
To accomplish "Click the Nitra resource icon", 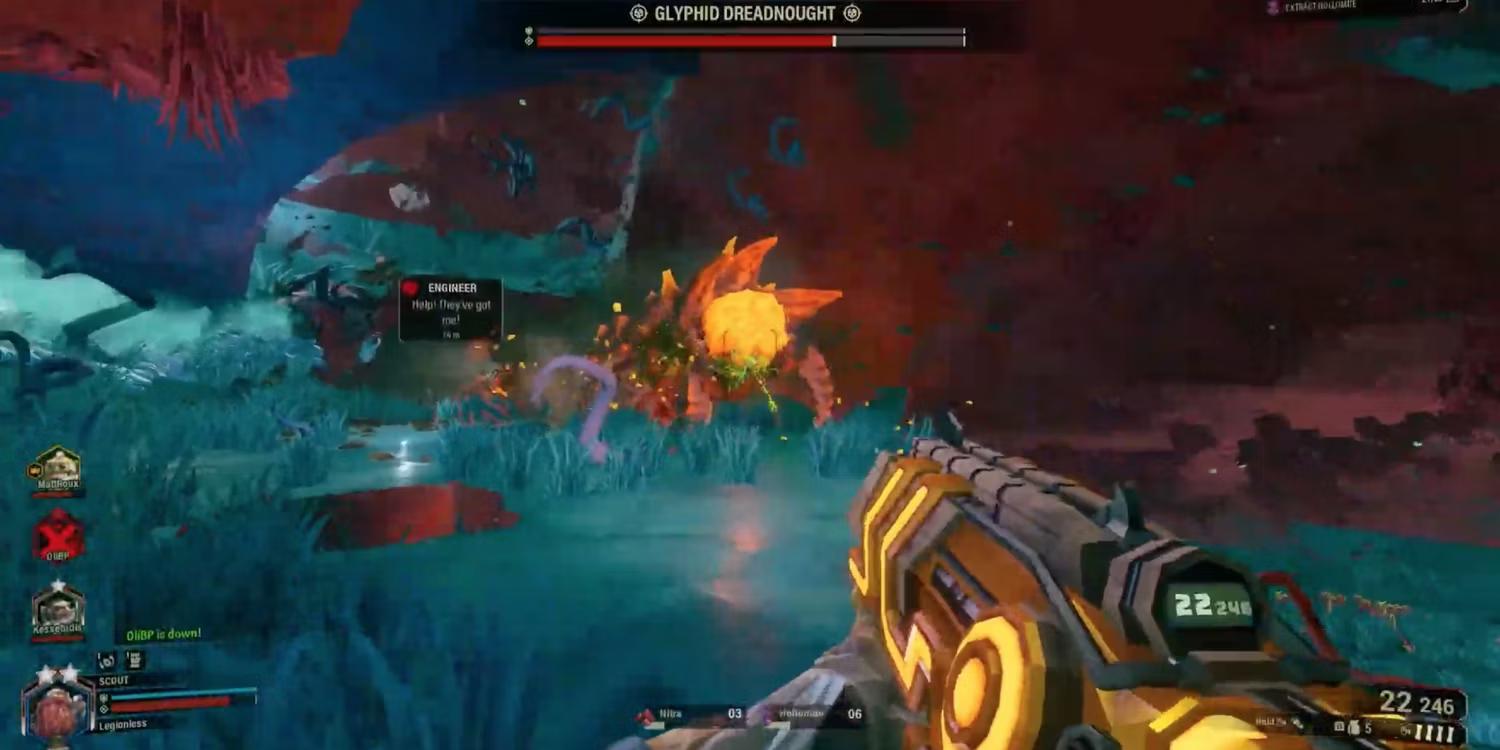I will 646,714.
